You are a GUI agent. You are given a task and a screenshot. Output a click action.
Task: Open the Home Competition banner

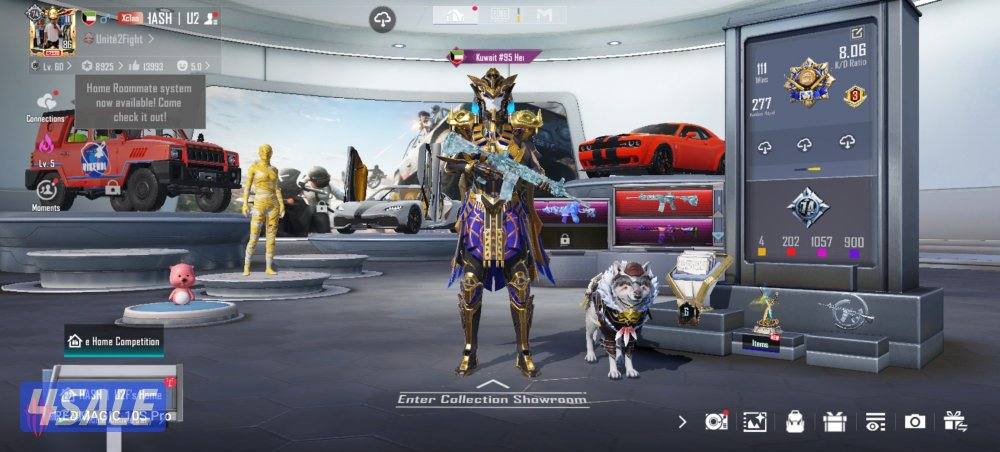pyautogui.click(x=113, y=341)
